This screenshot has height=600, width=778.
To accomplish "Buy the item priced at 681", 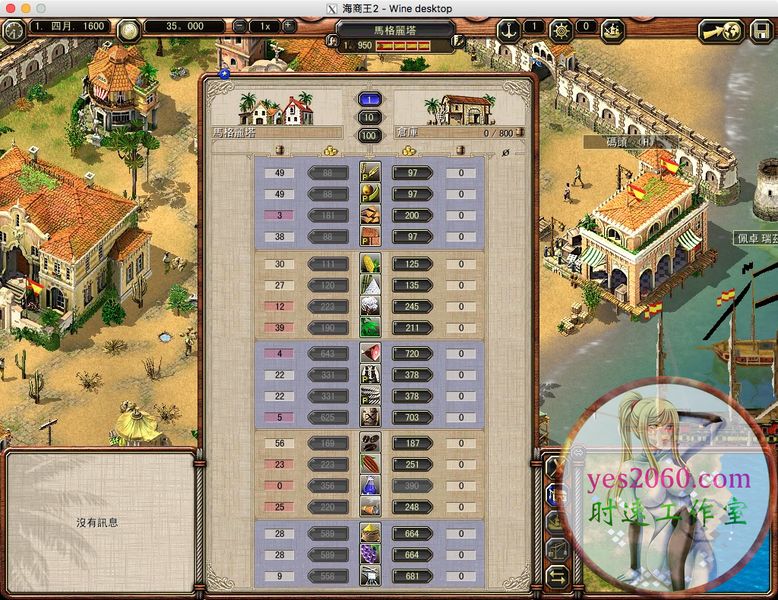I will click(412, 576).
